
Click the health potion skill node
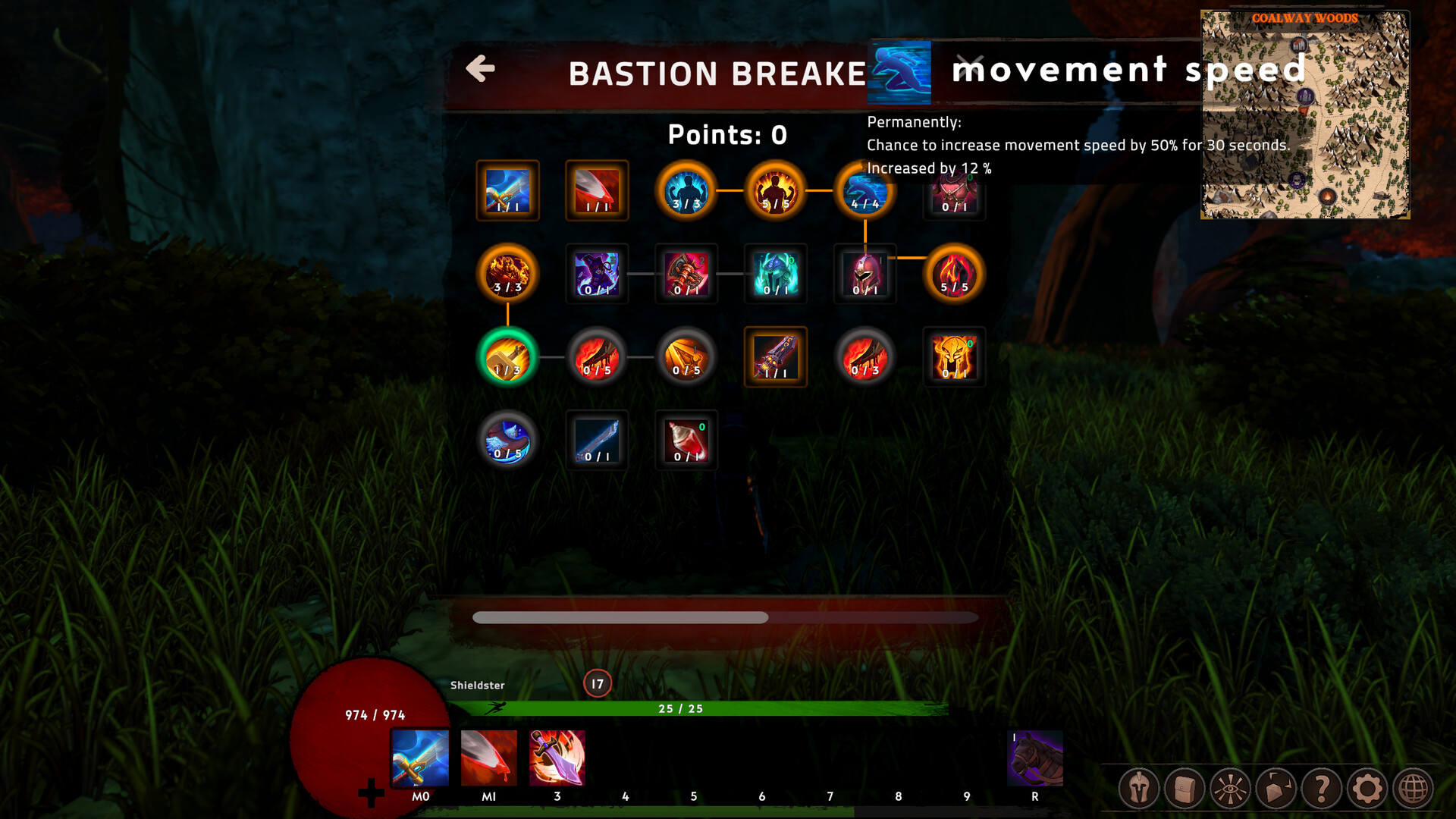686,441
